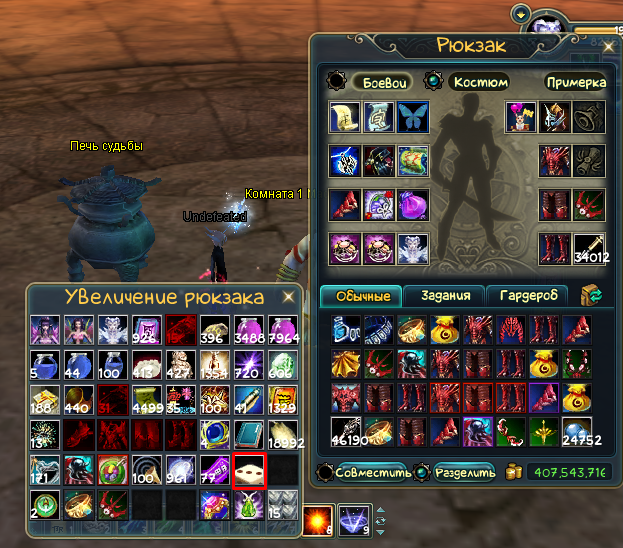Choose the Боевой equipment view

click(380, 82)
